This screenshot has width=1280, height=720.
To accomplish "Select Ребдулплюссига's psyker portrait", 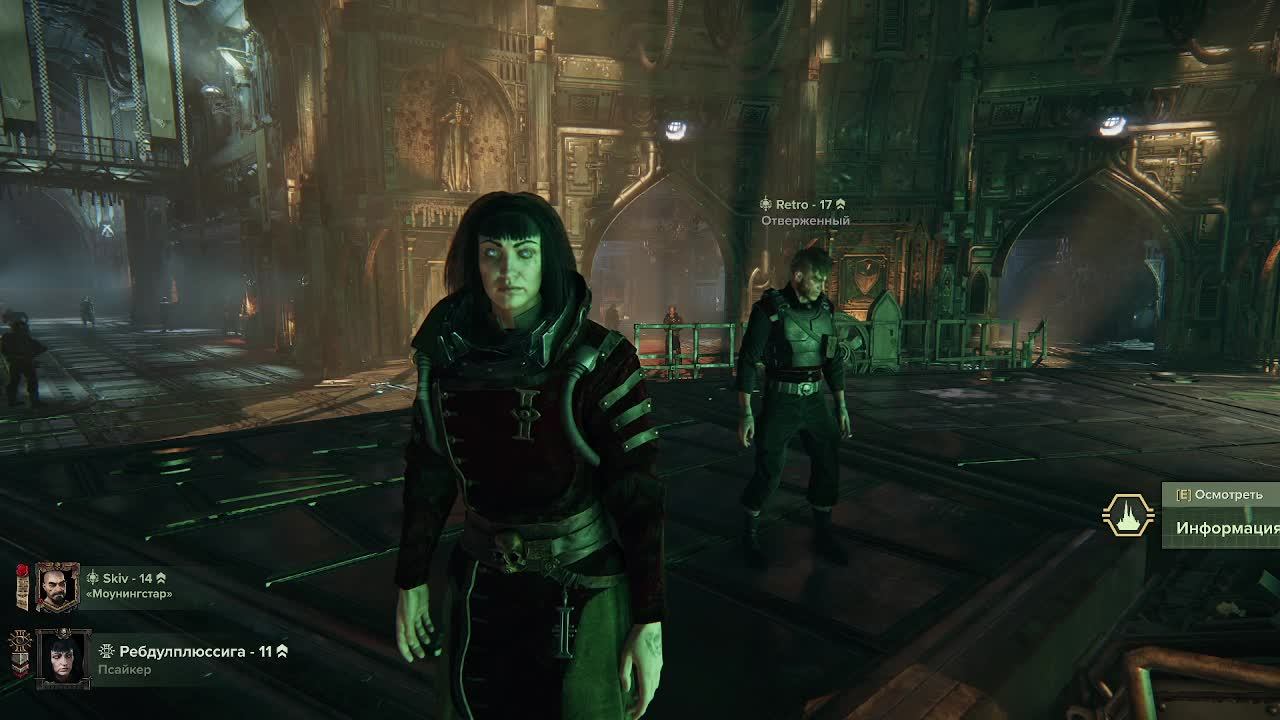I will coord(62,657).
